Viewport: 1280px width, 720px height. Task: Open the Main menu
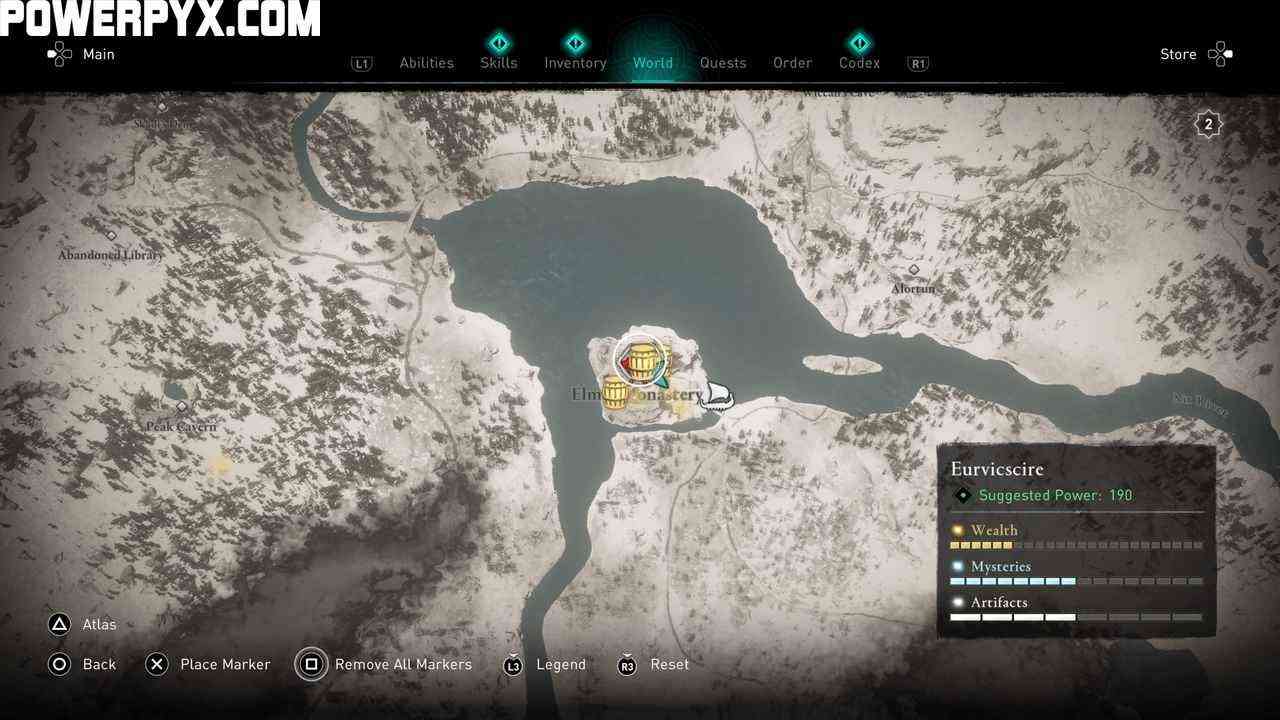click(82, 54)
